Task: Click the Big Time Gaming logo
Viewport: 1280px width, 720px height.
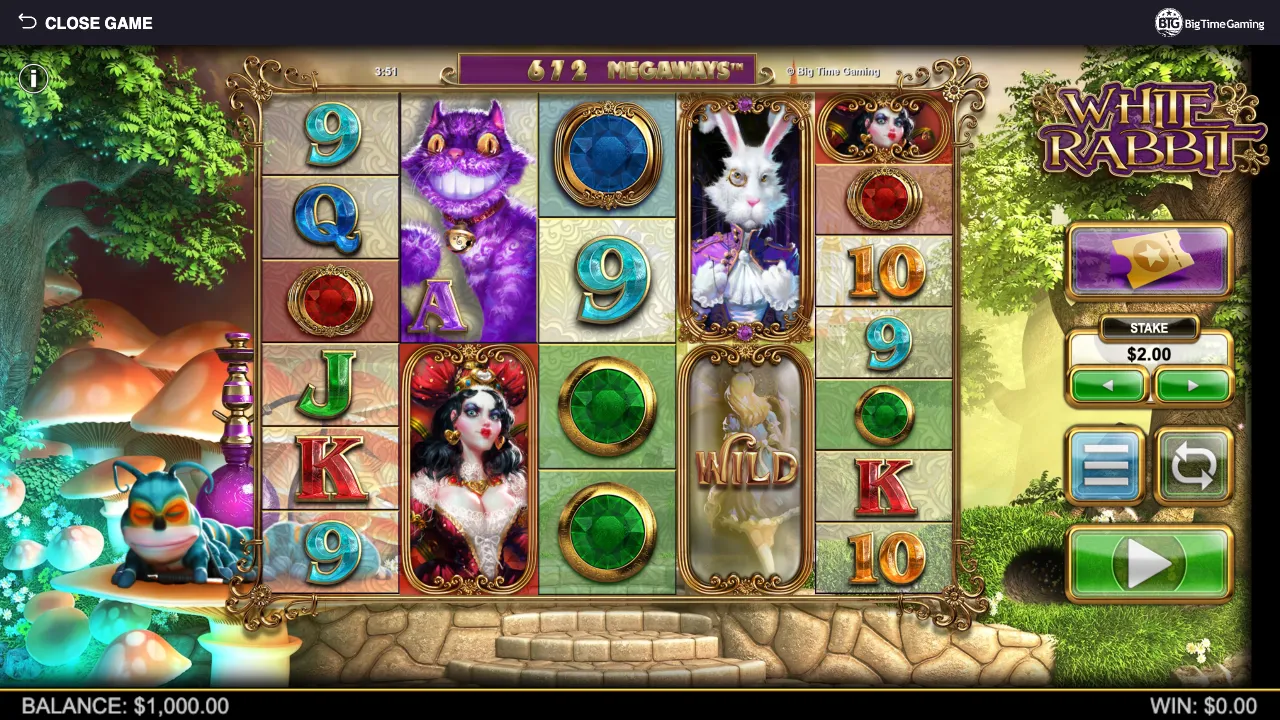Action: tap(1210, 23)
